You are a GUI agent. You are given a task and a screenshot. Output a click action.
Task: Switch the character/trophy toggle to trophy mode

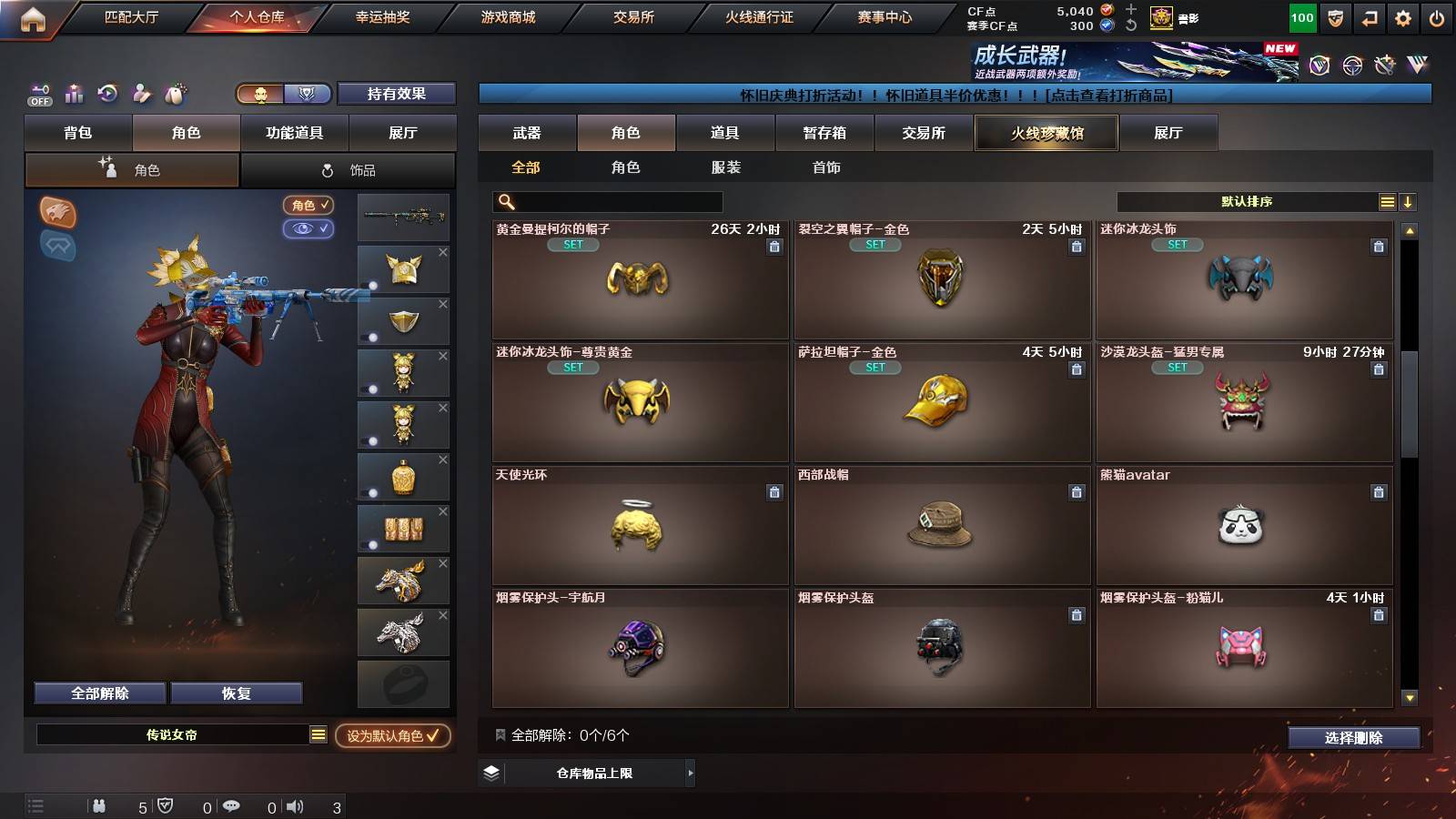pos(308,94)
